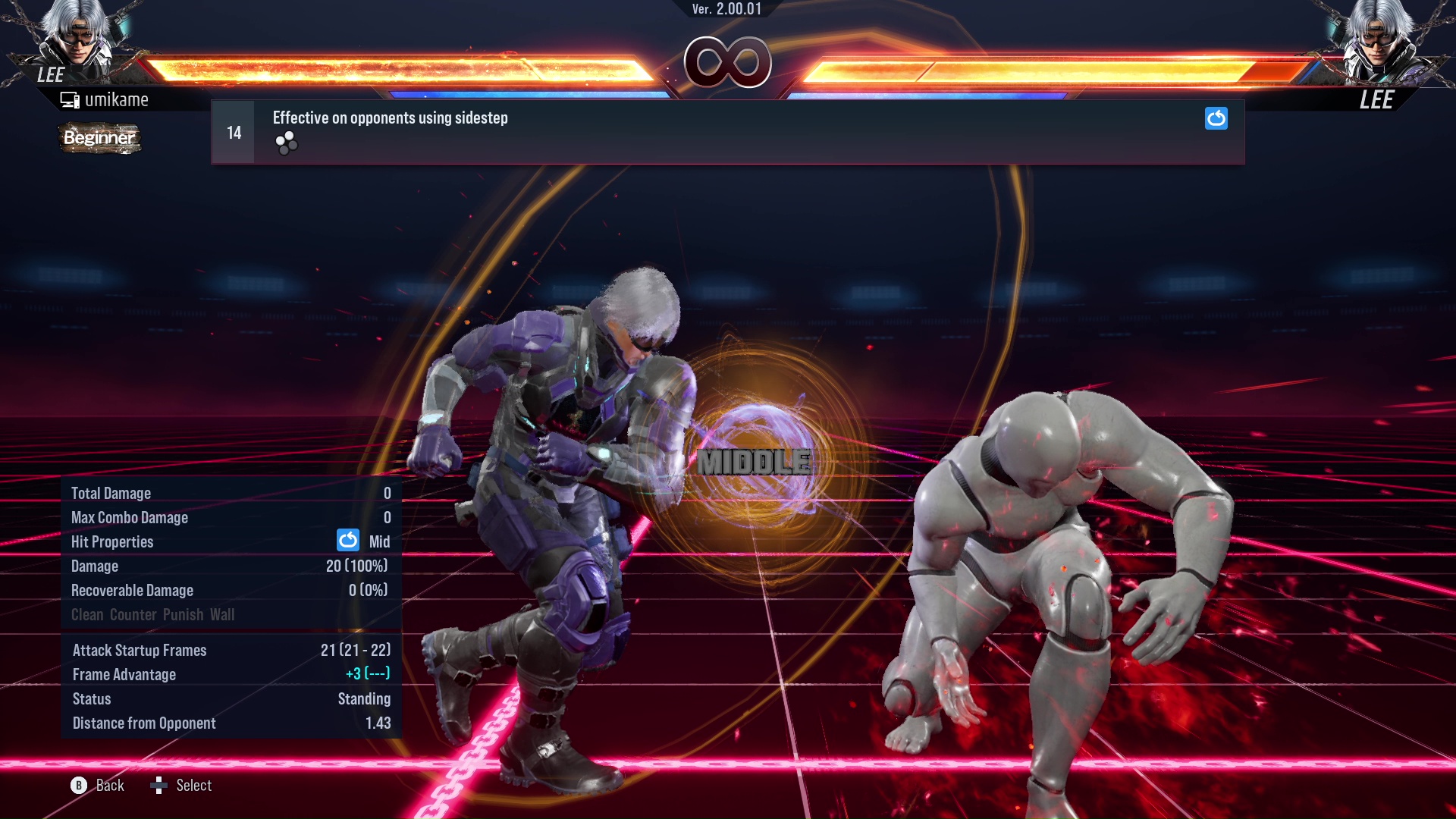Click the player name umikame
This screenshot has height=819, width=1456.
point(118,99)
